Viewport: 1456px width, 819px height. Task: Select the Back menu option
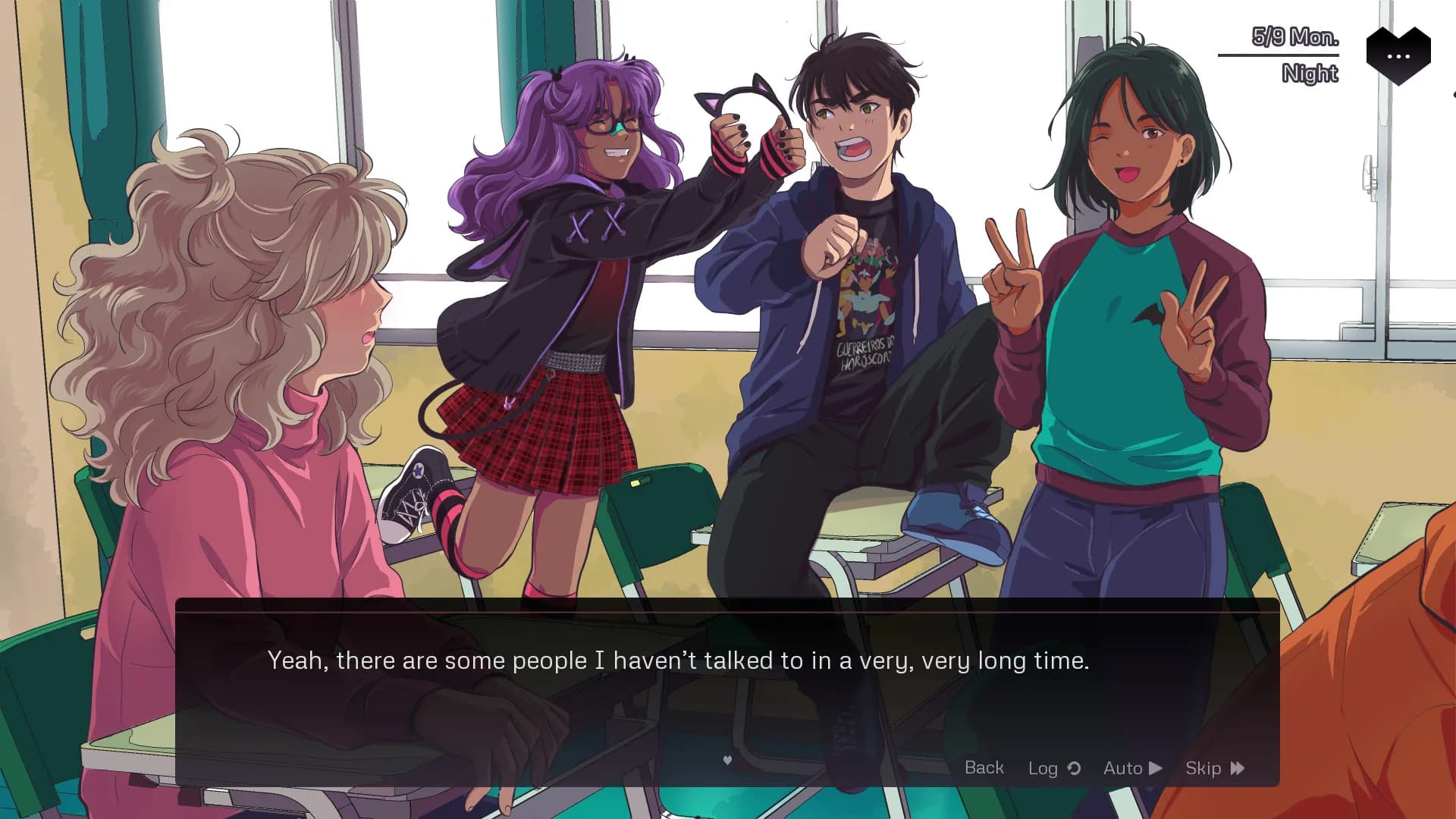[984, 767]
